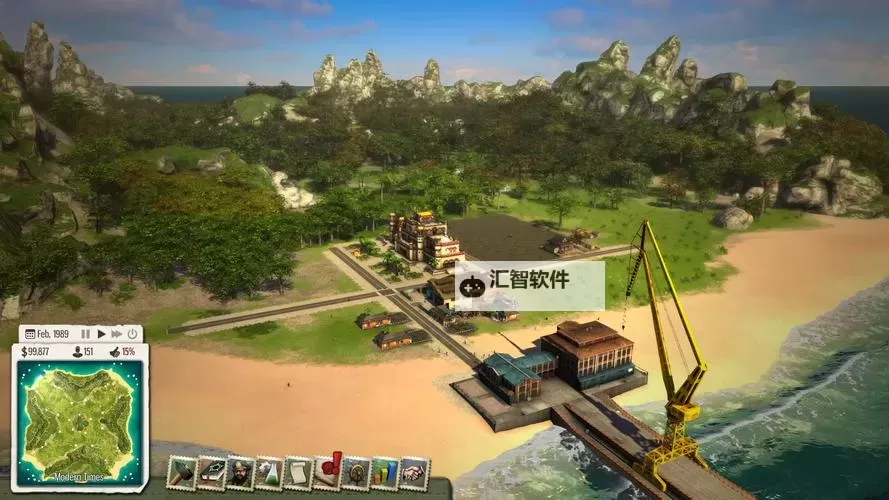Open the paper scroll stamp
Screen dimensions: 889x500
coord(297,473)
